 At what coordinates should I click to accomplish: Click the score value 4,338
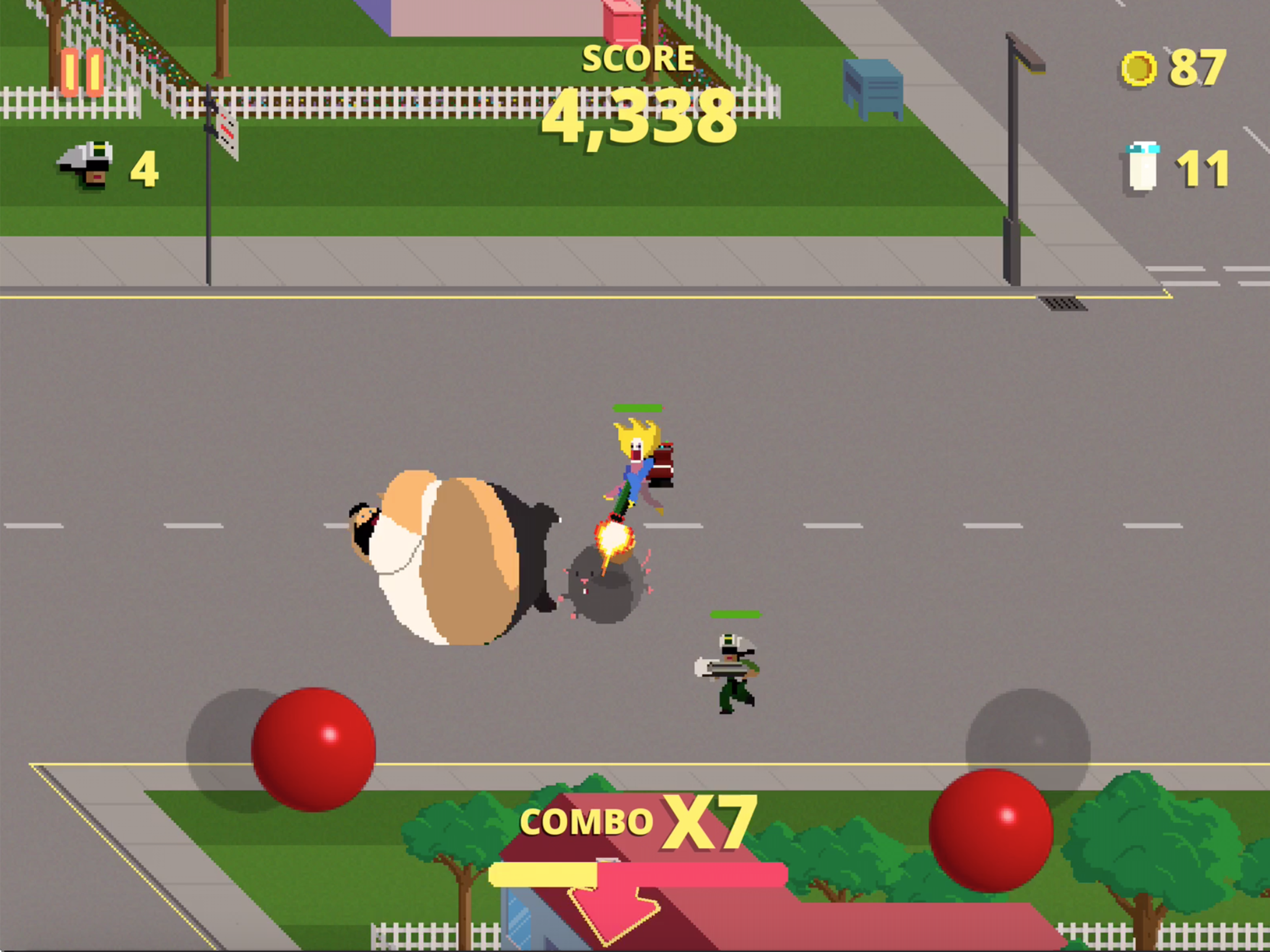point(640,118)
